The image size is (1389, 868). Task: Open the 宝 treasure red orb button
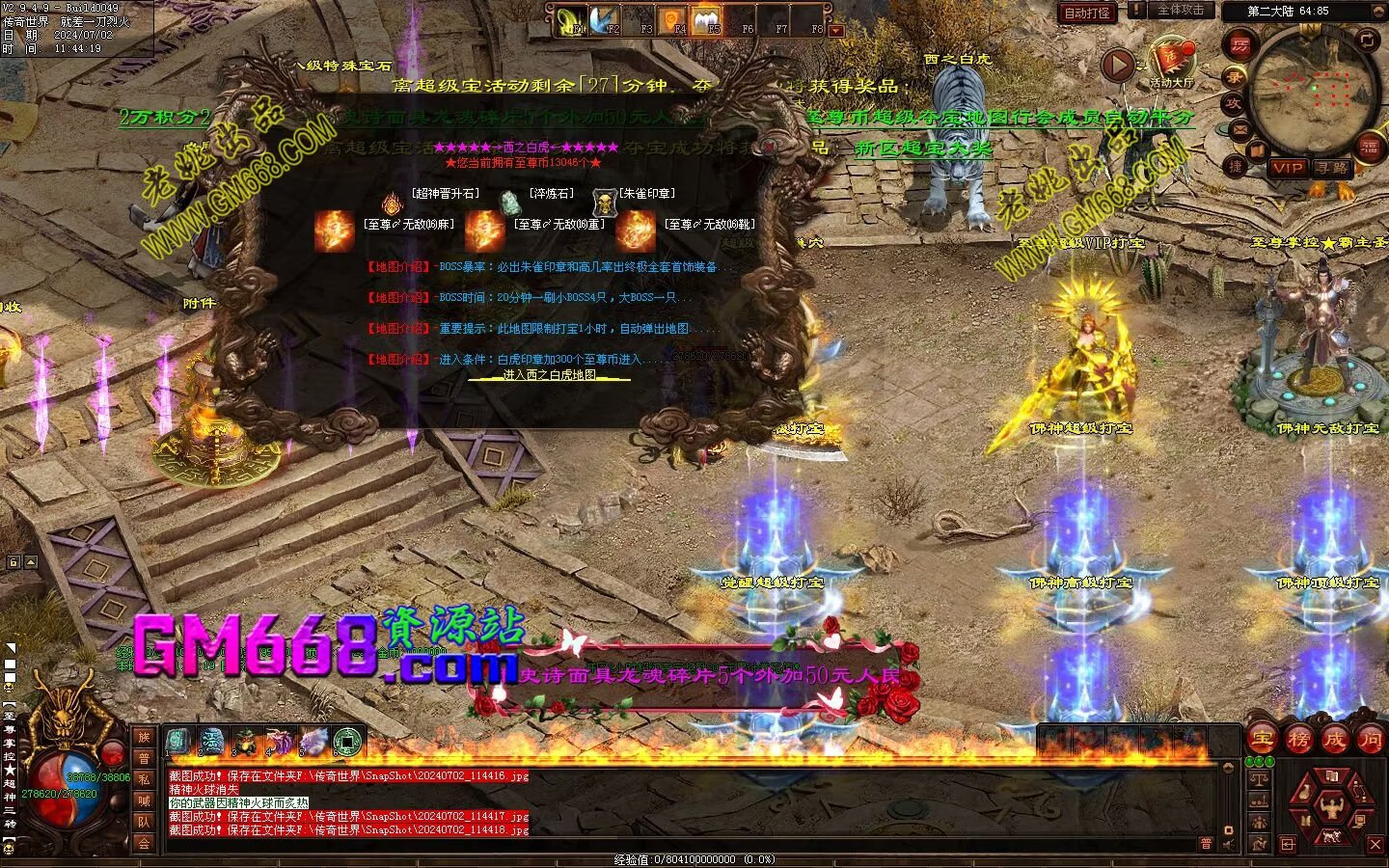[1262, 740]
